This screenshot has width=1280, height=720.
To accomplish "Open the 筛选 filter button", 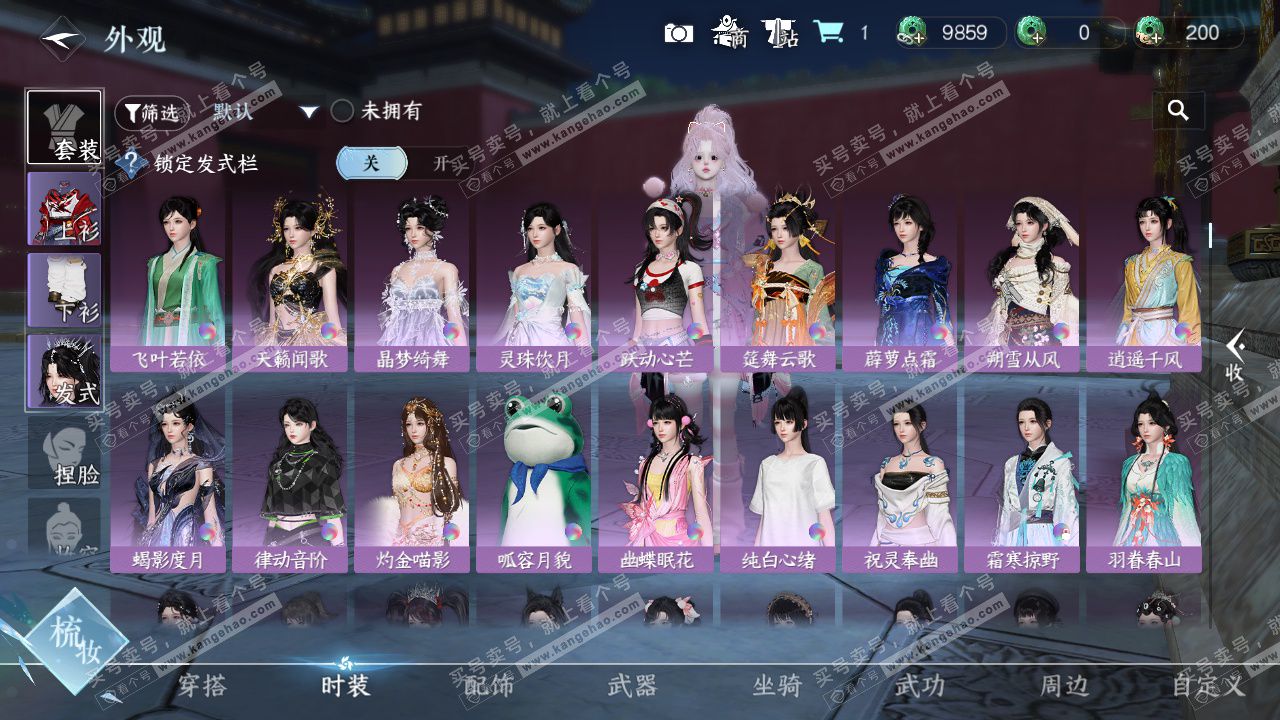I will coord(150,113).
